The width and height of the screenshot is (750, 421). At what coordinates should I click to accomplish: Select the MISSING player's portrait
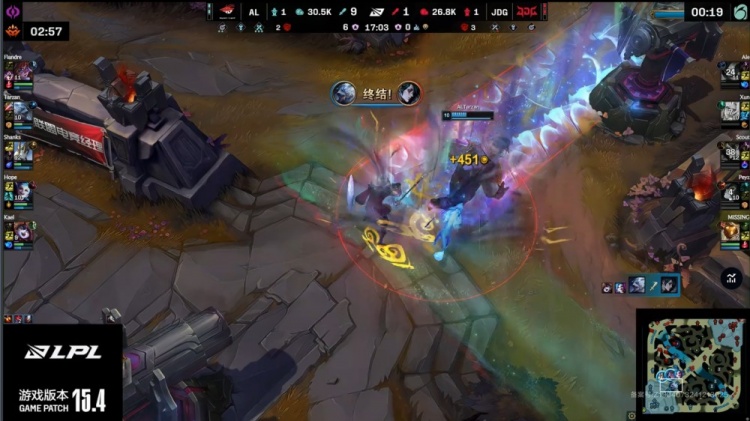(x=730, y=229)
